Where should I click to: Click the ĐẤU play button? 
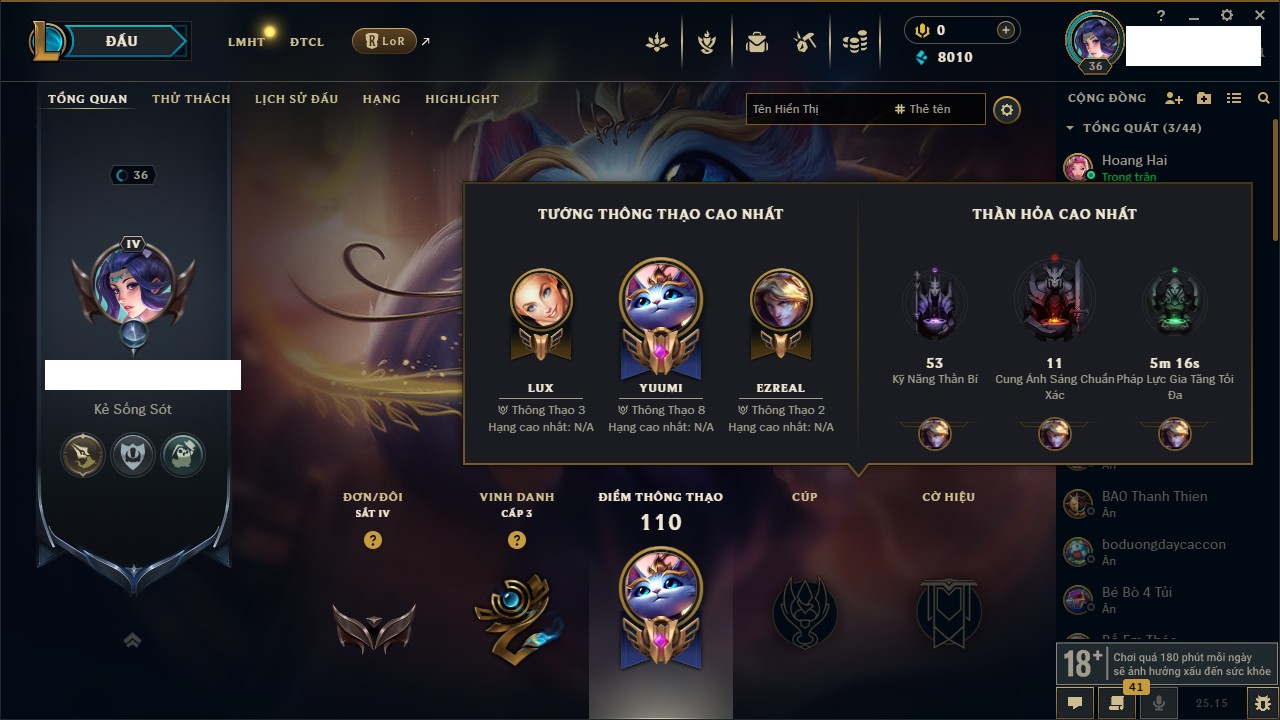point(122,41)
